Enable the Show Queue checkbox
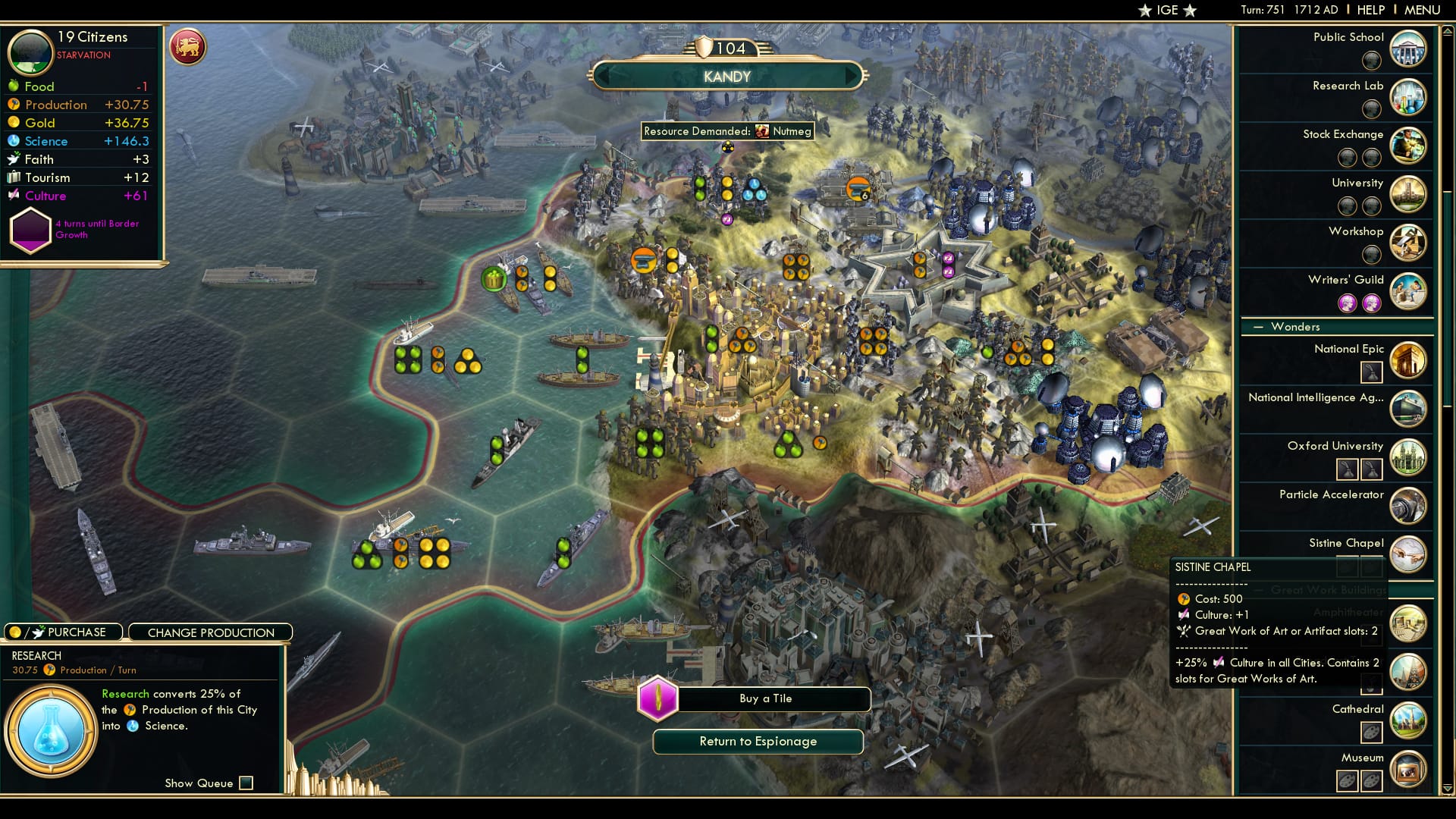The height and width of the screenshot is (819, 1456). (245, 783)
